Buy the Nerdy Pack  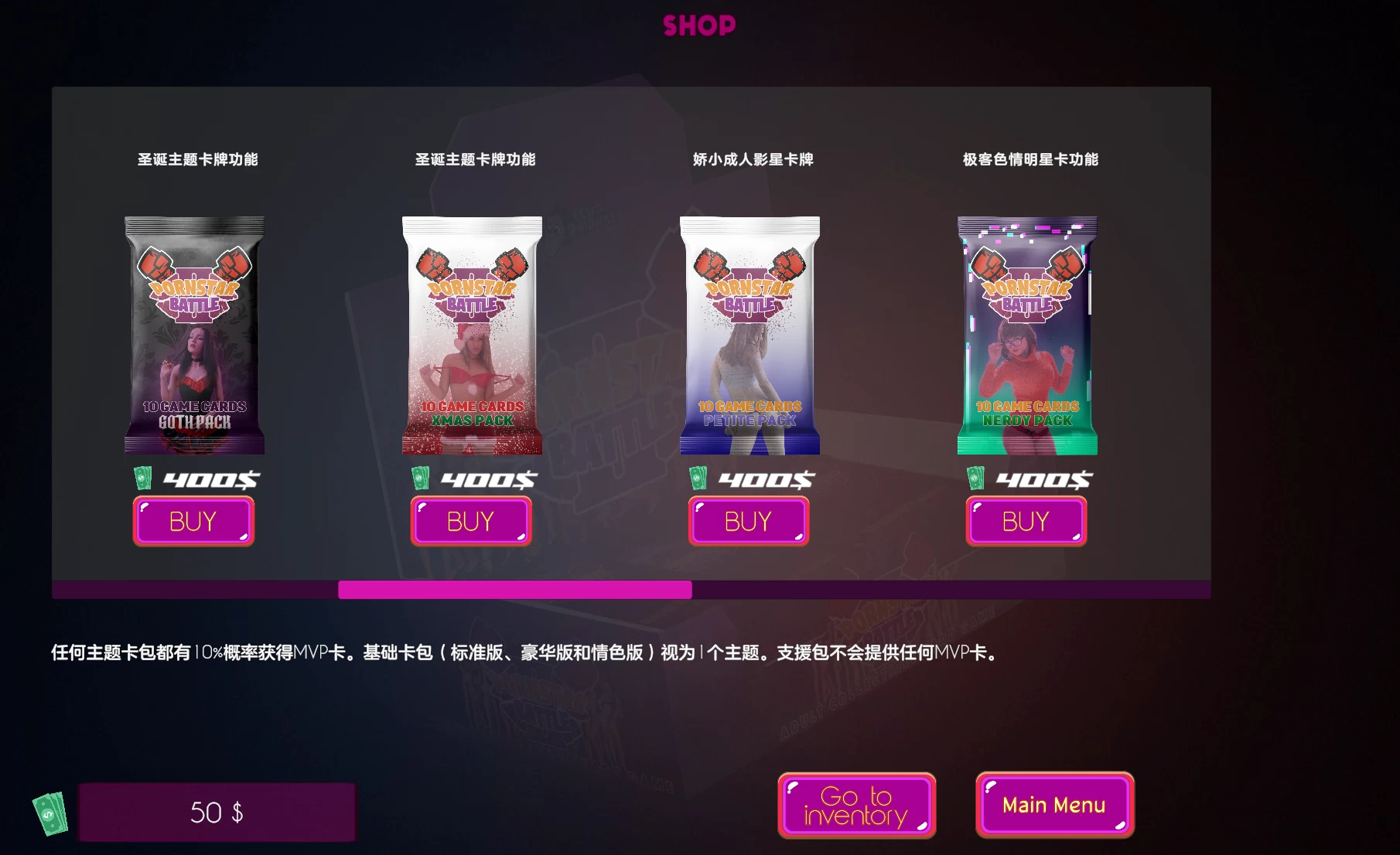pos(1026,521)
